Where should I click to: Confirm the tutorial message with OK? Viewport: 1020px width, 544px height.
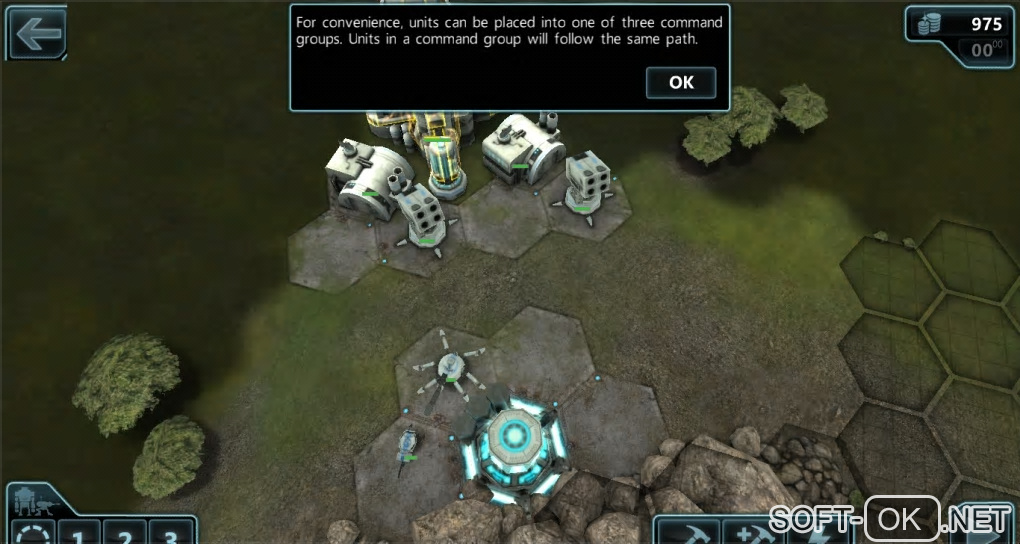[x=681, y=83]
